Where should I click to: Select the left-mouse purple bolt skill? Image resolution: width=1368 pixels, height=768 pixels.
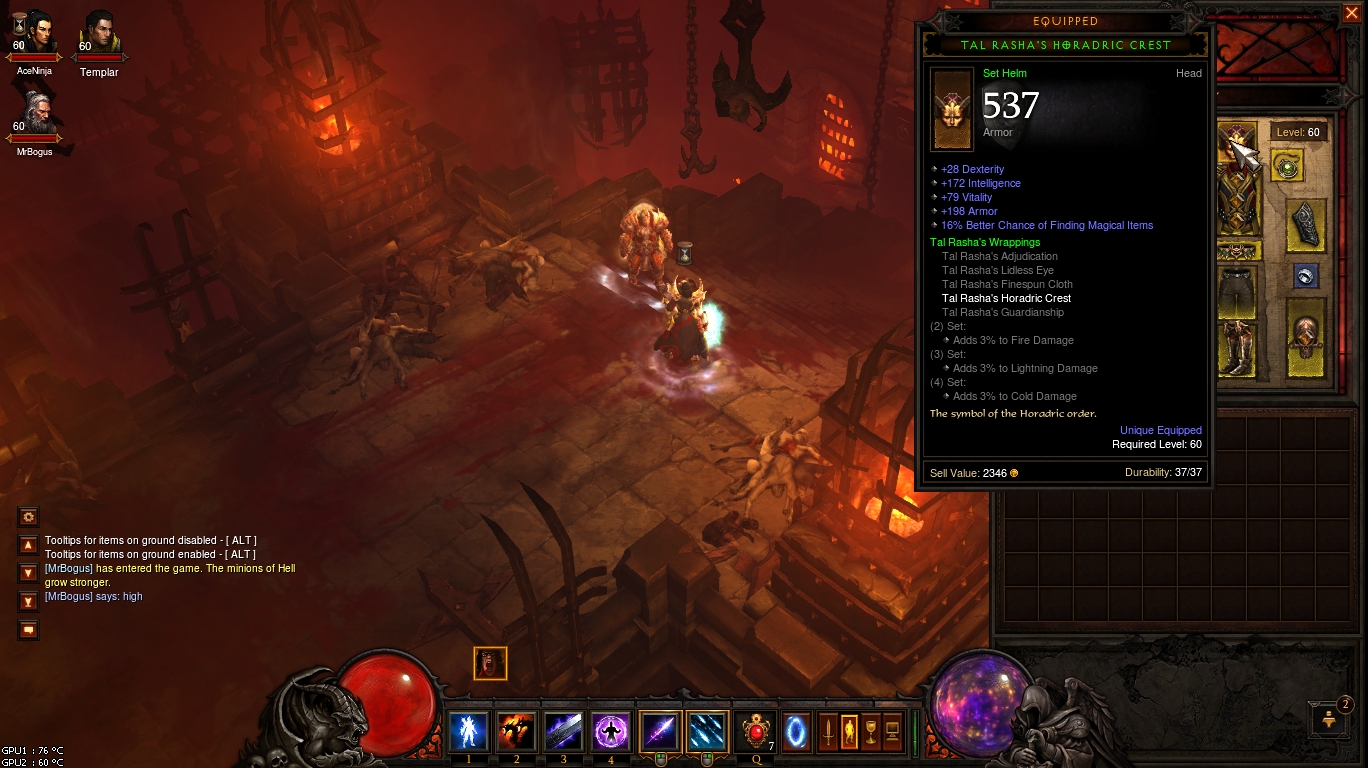(660, 732)
